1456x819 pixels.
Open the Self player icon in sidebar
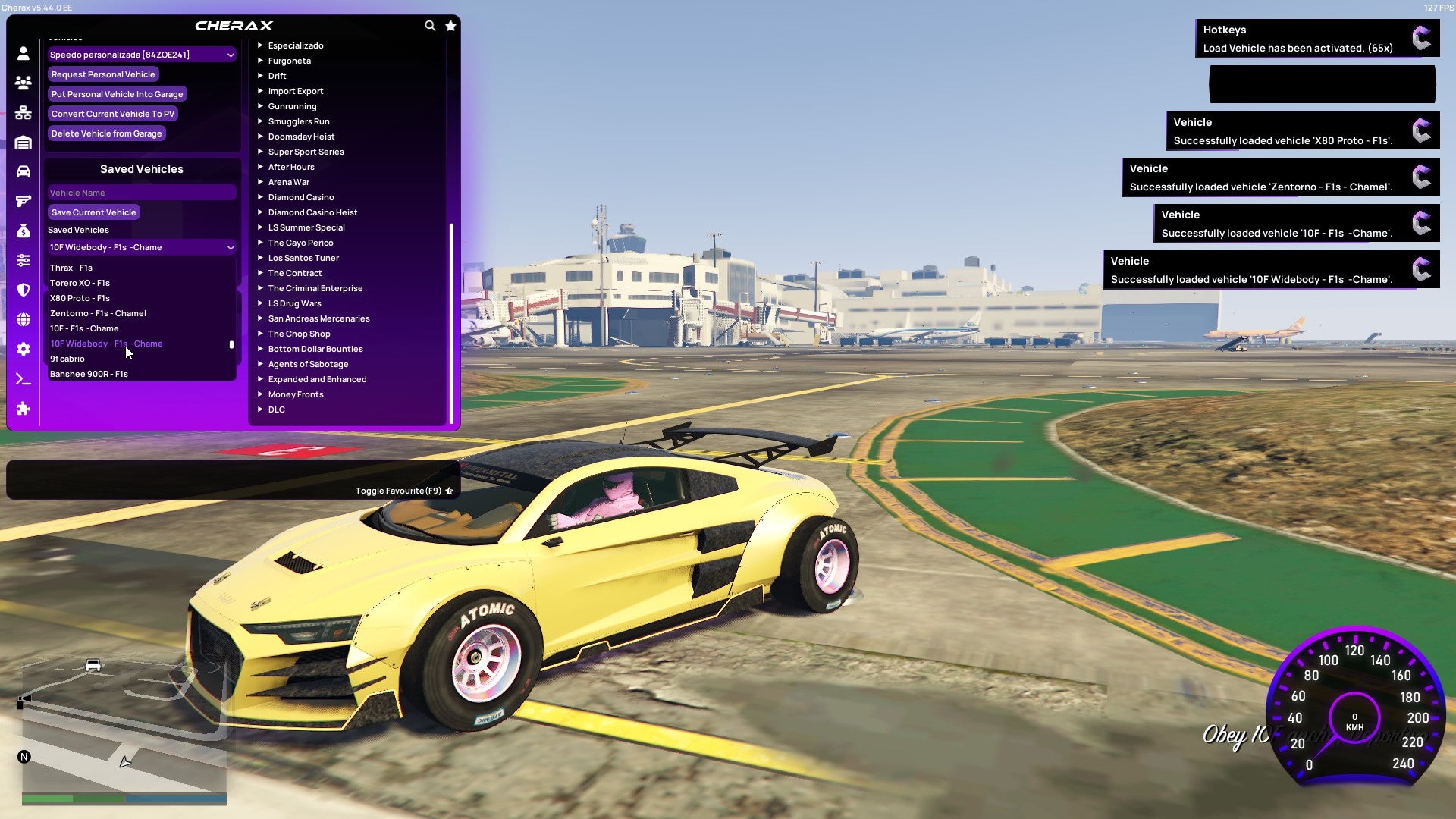(23, 54)
